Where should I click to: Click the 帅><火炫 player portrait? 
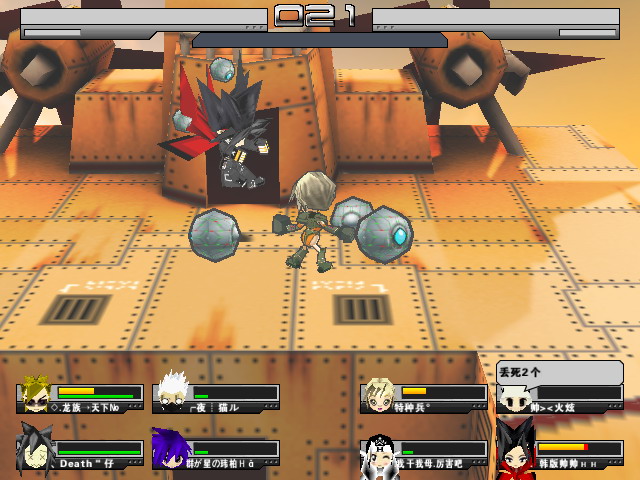(514, 398)
